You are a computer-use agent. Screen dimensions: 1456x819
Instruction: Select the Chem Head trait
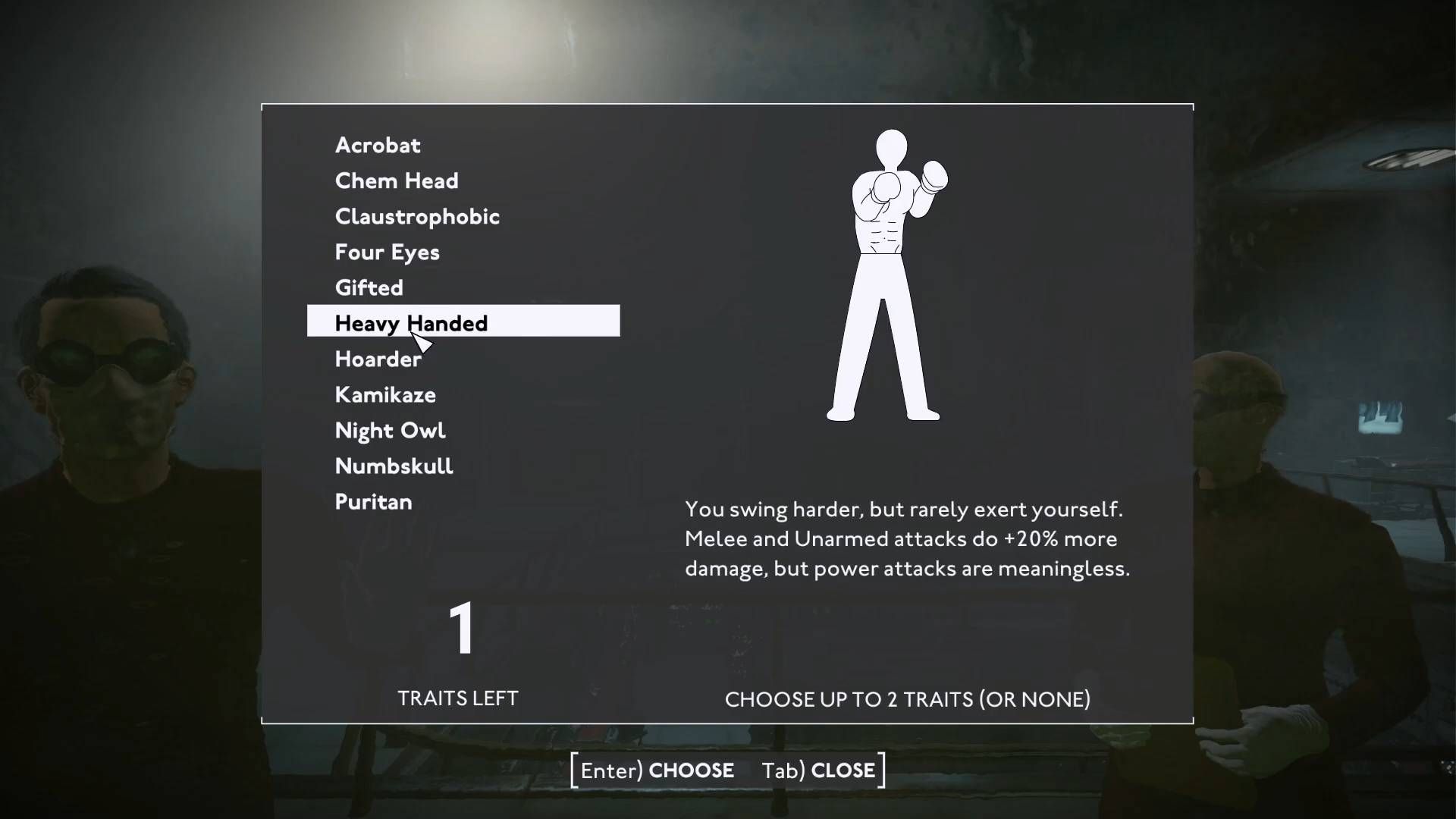[397, 180]
